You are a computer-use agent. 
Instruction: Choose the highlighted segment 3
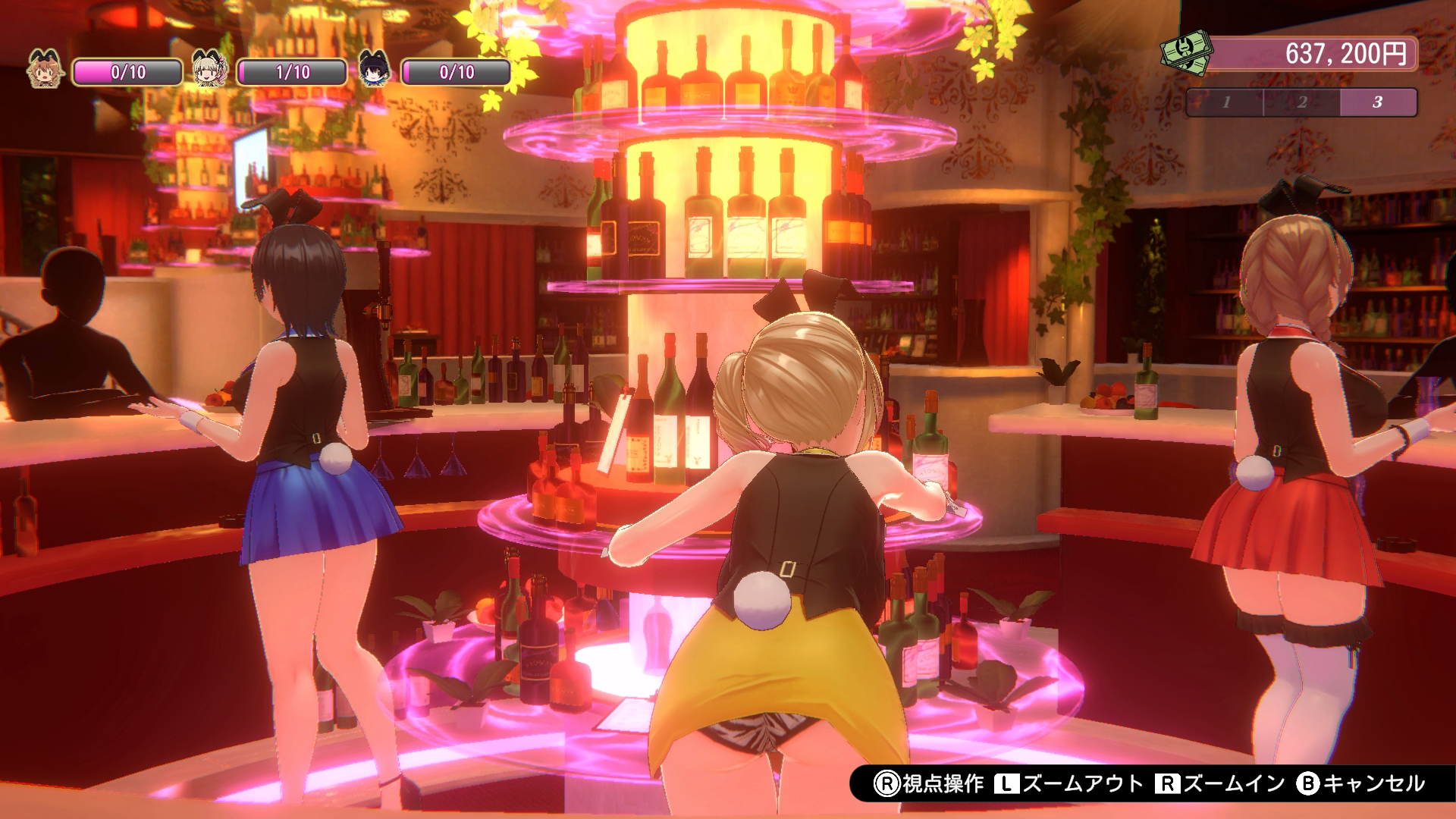point(1378,102)
